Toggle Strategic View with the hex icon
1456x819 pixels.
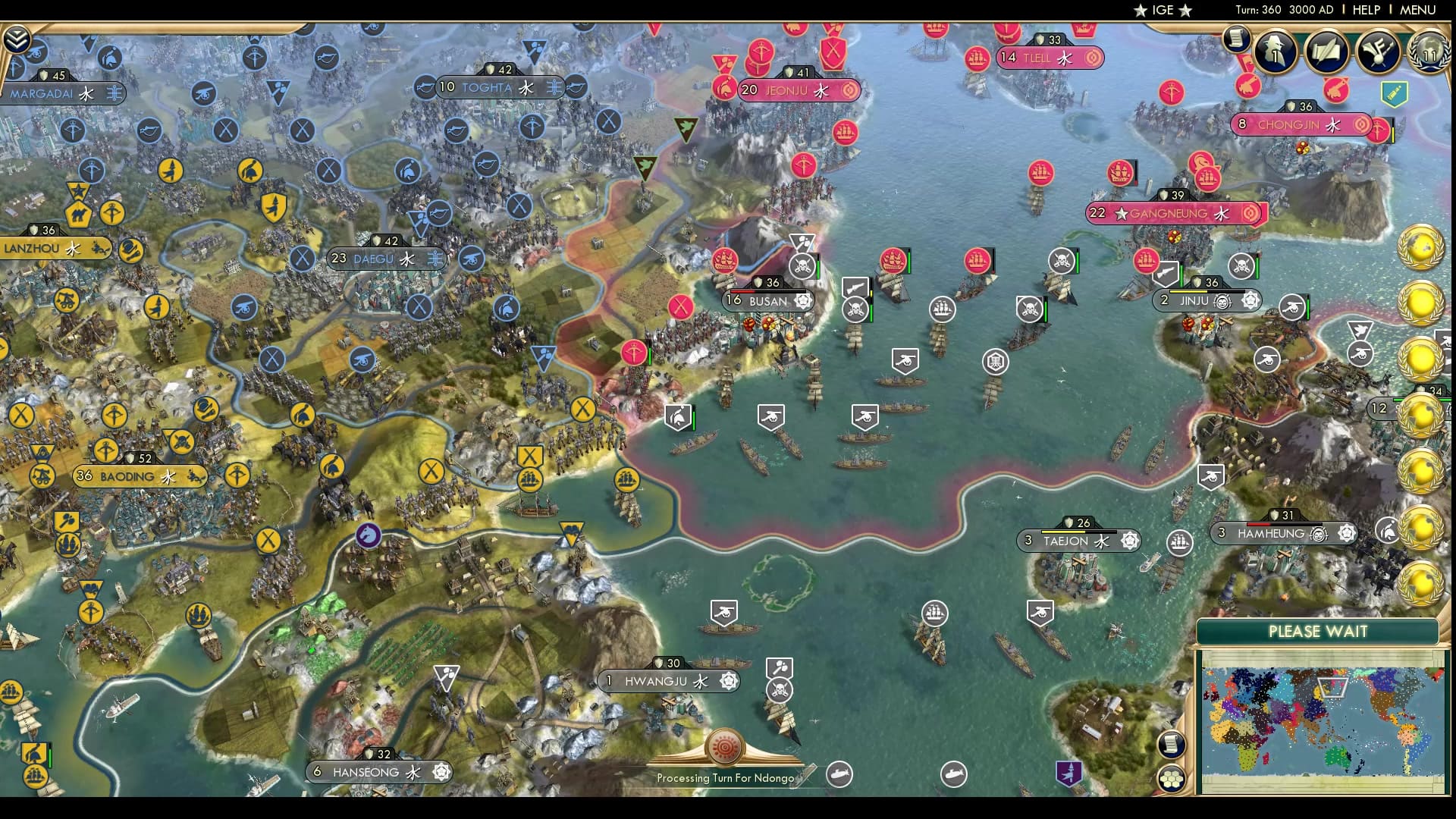(1172, 778)
